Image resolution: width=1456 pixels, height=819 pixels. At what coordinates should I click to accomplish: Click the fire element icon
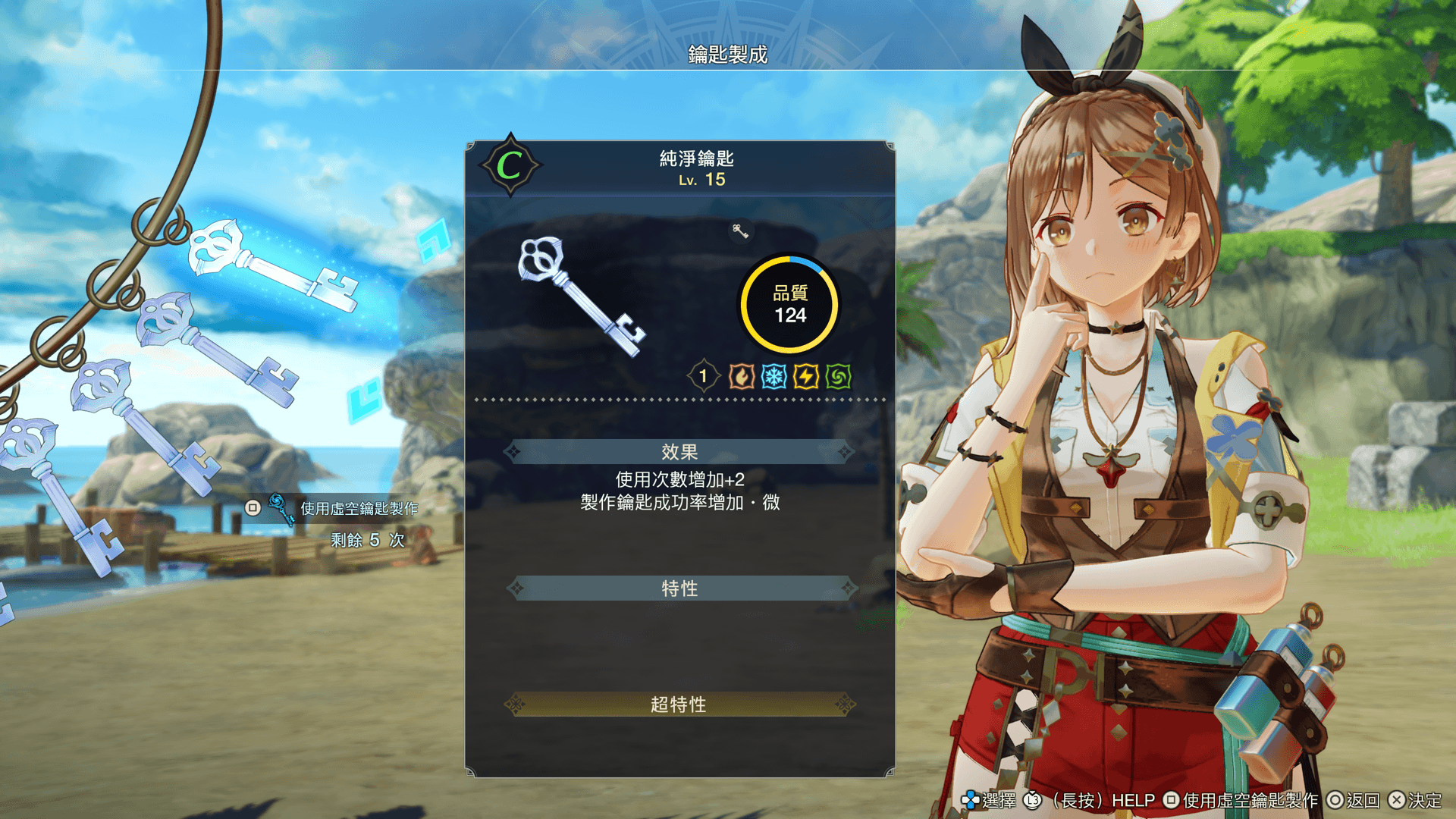[741, 376]
